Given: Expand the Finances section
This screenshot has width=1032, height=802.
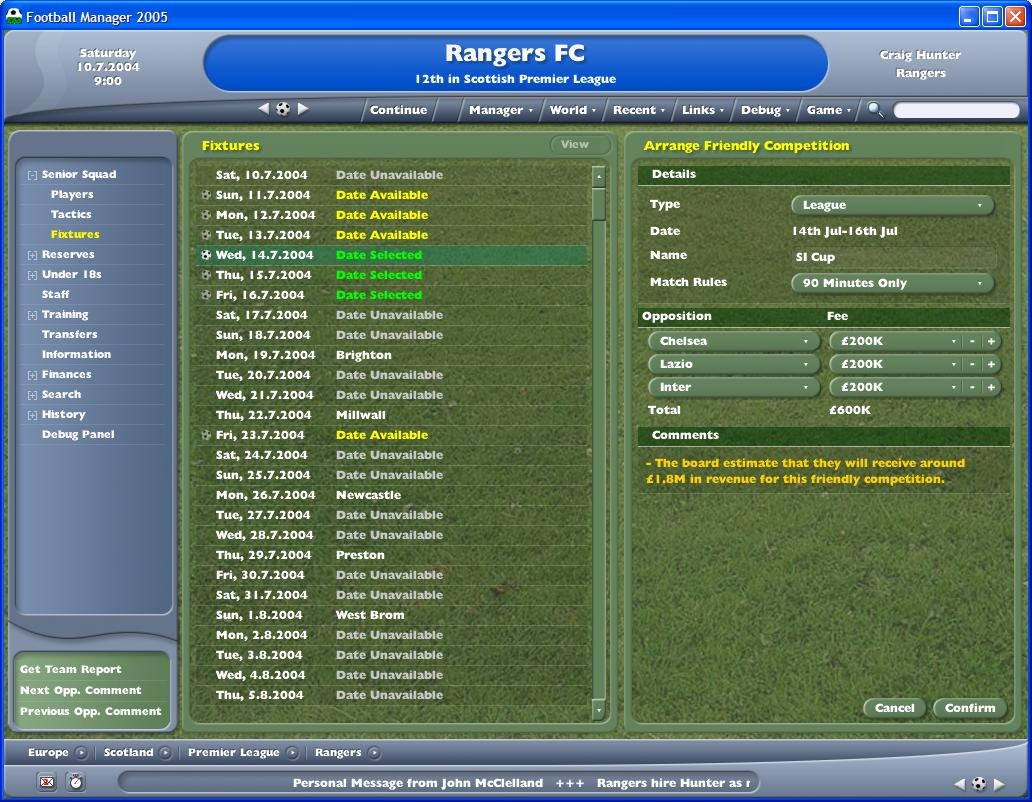Looking at the screenshot, I should coord(32,375).
